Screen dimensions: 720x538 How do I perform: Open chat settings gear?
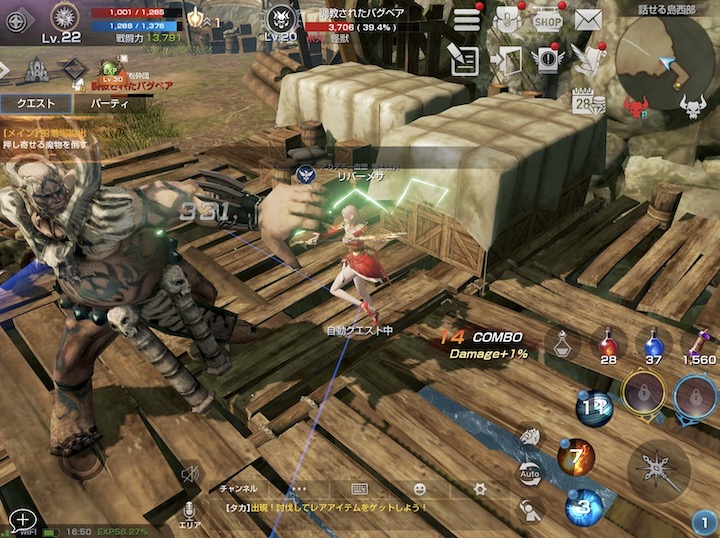[x=480, y=489]
